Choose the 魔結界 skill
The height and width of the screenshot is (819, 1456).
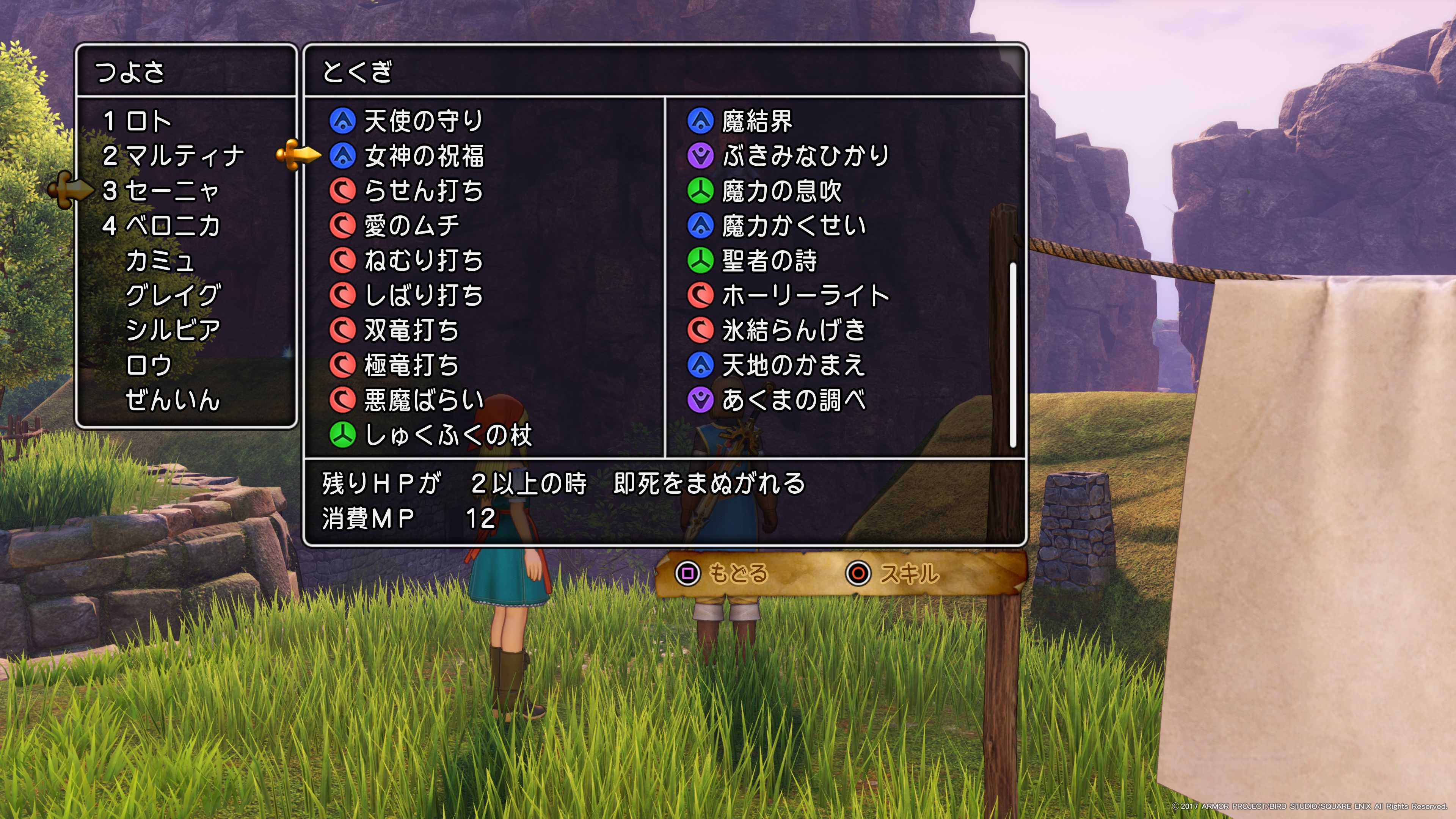[x=758, y=121]
